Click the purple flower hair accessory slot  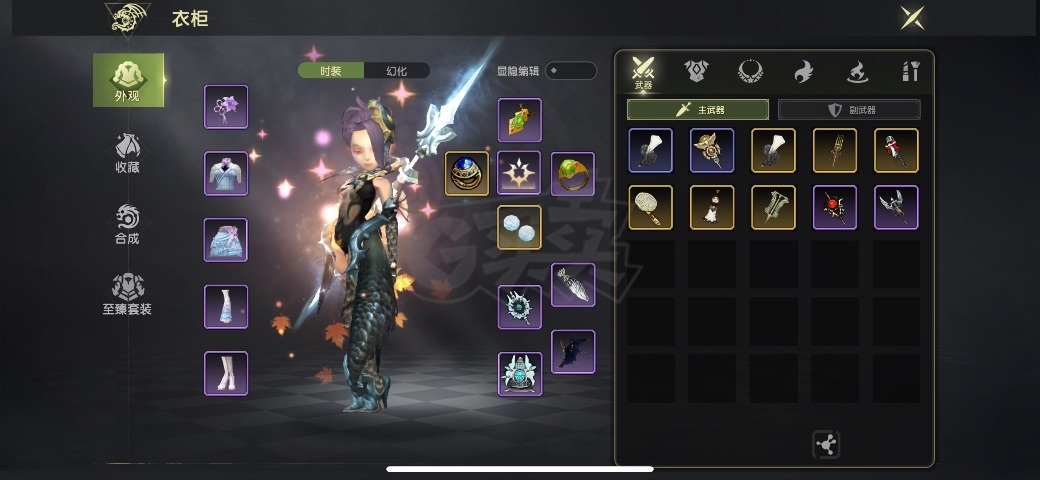[226, 107]
